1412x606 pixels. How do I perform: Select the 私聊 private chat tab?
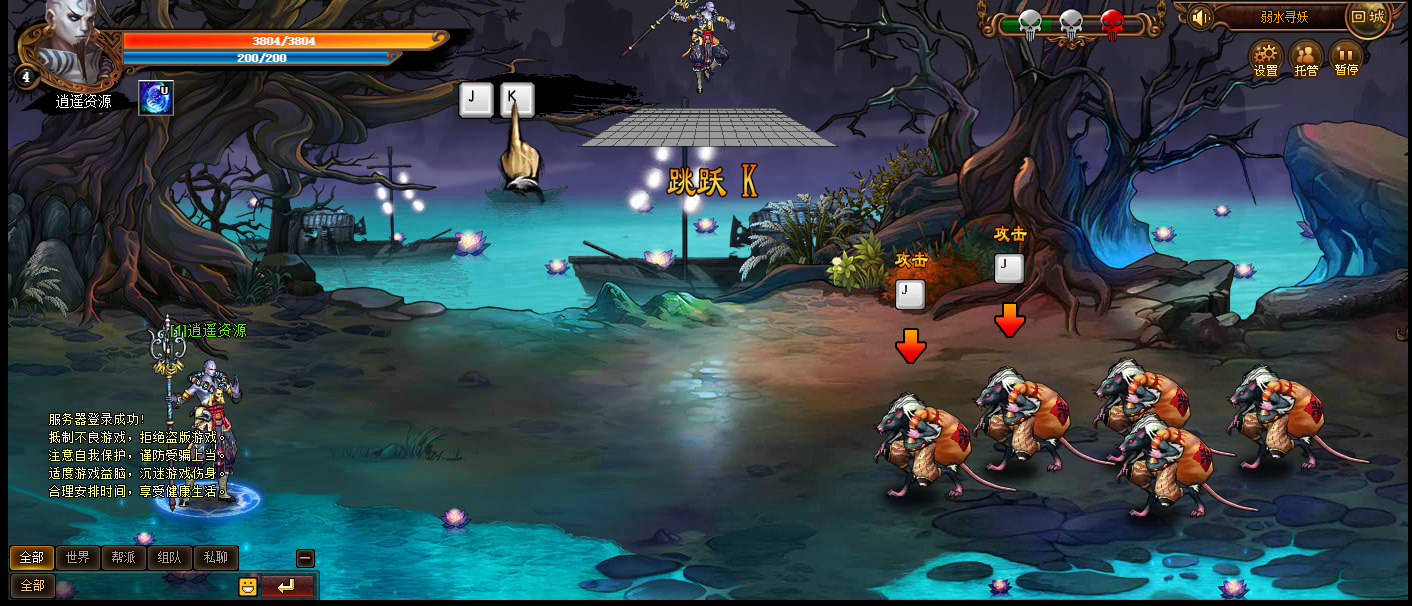(x=216, y=558)
